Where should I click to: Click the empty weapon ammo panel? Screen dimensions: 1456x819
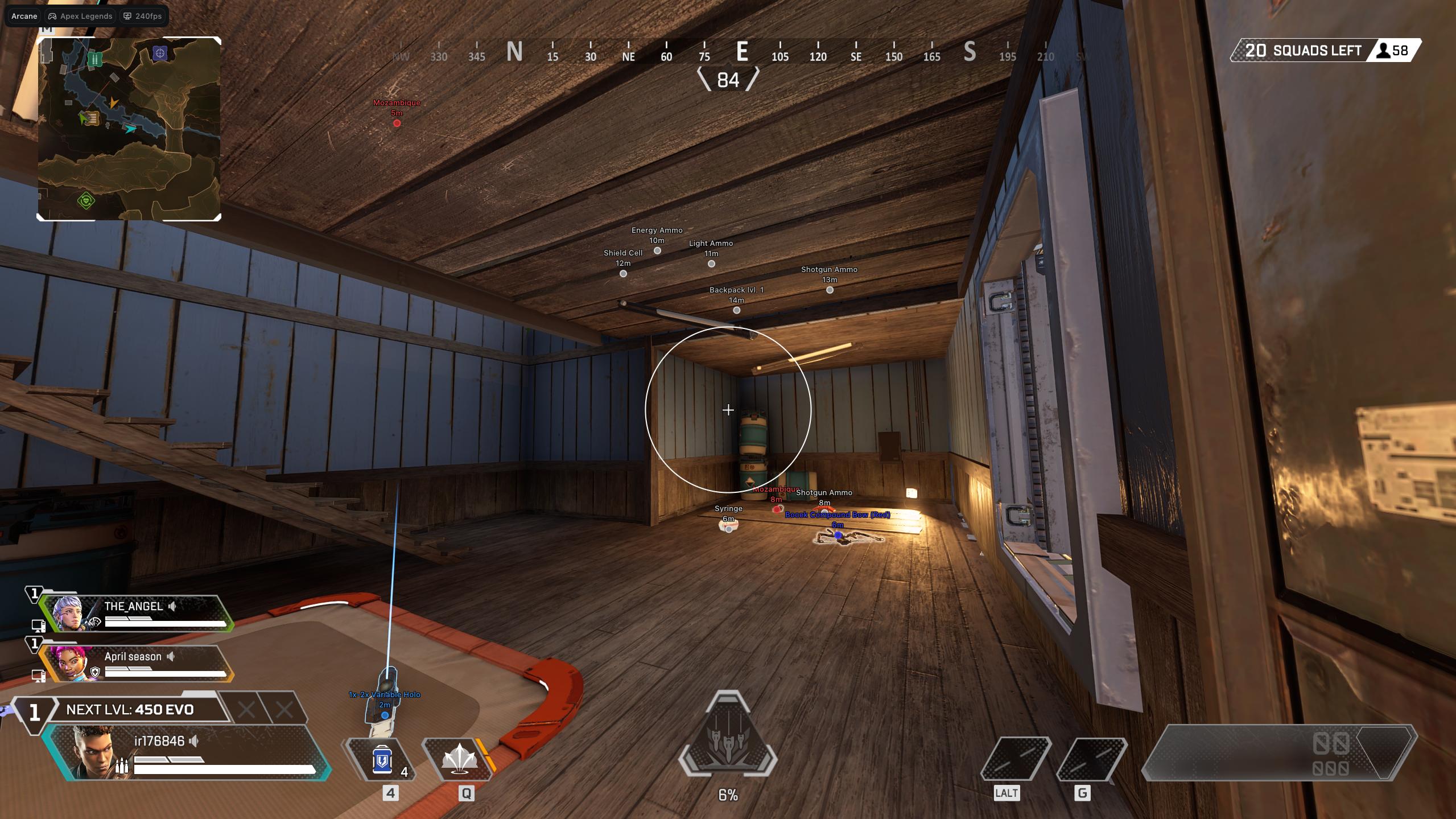pyautogui.click(x=1277, y=752)
